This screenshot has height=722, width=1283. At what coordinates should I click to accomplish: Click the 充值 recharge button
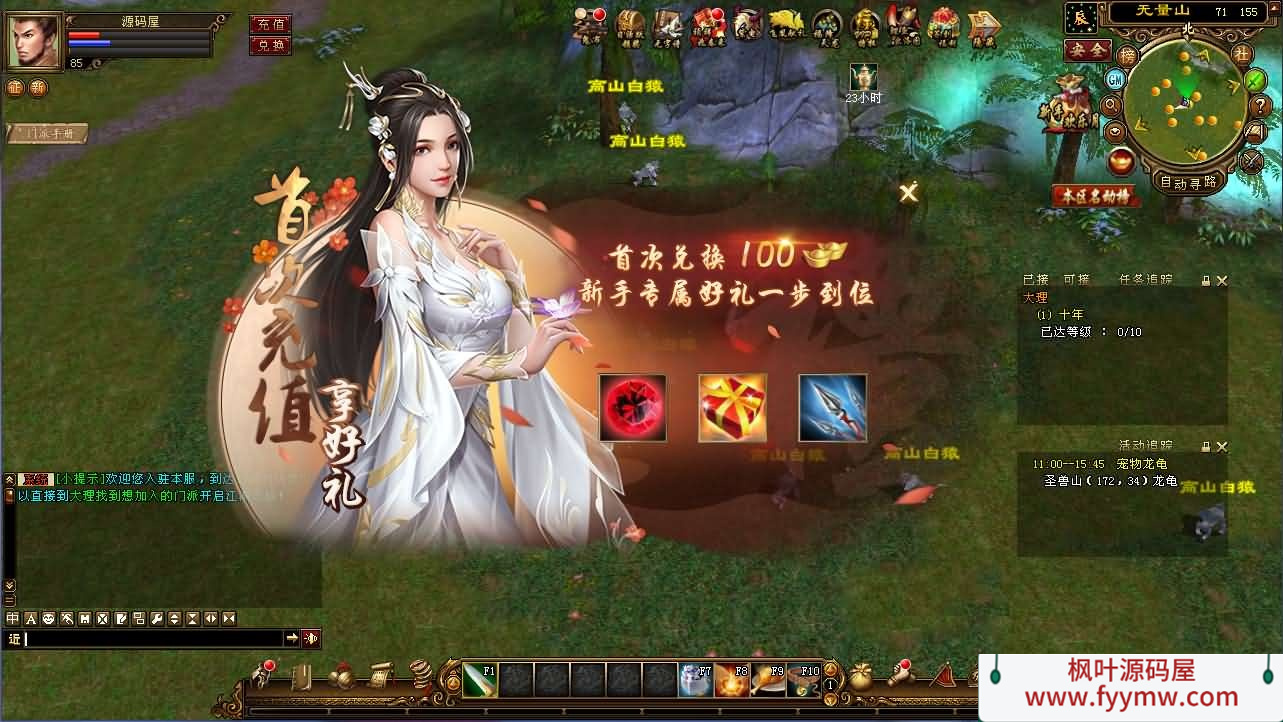(270, 24)
